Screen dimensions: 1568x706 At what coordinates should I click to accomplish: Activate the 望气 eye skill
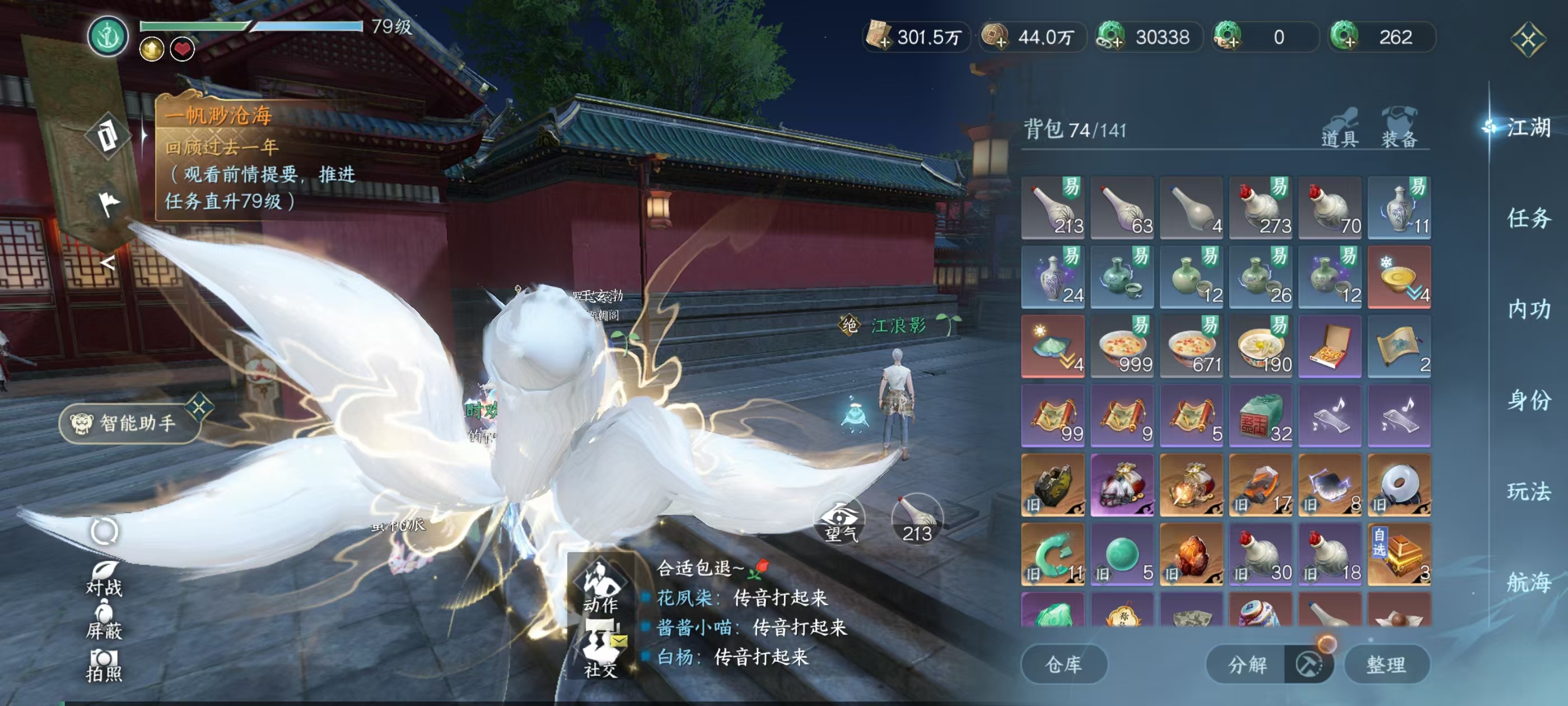point(839,520)
